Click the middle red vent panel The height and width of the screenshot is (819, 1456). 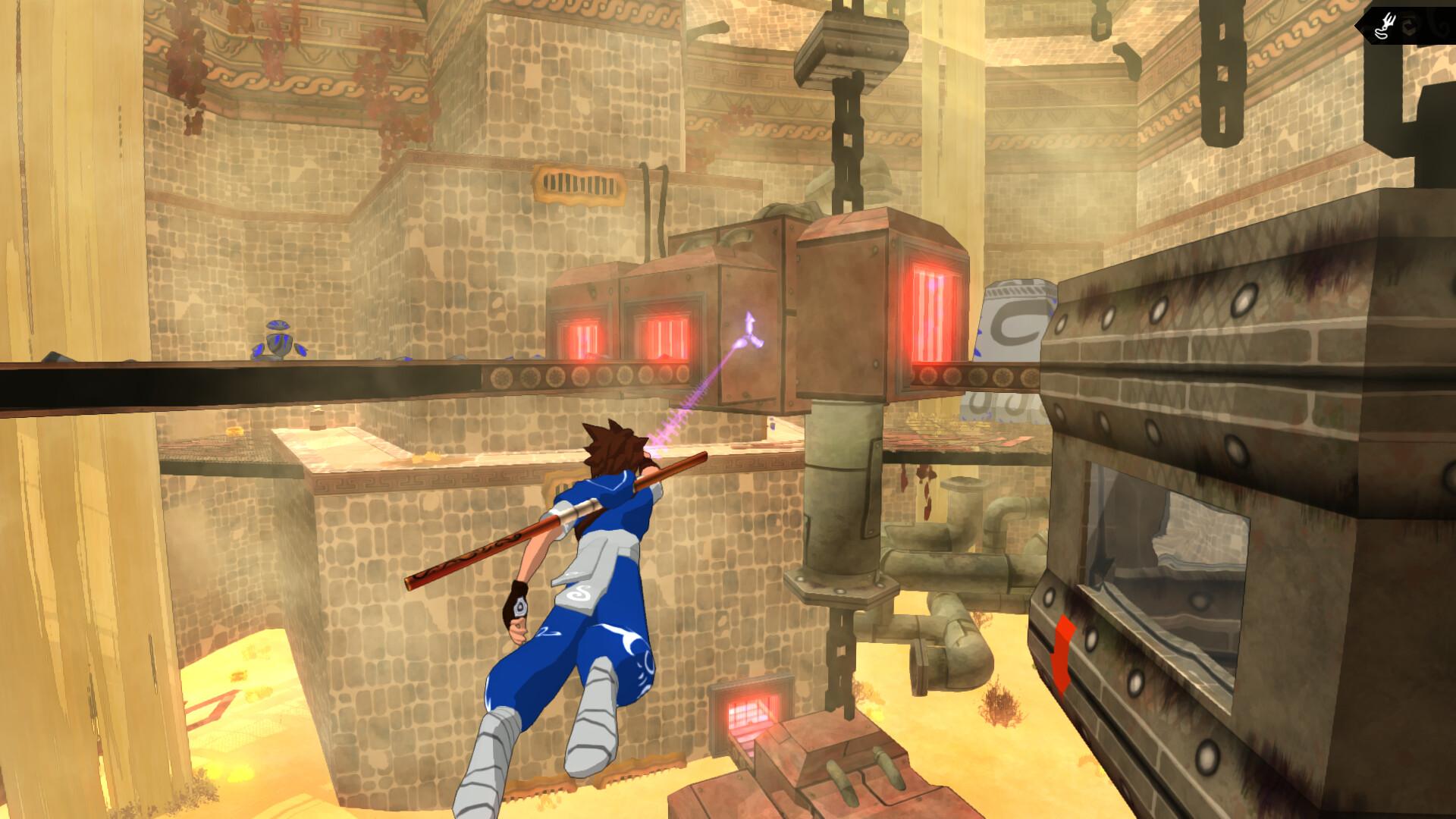coord(664,337)
